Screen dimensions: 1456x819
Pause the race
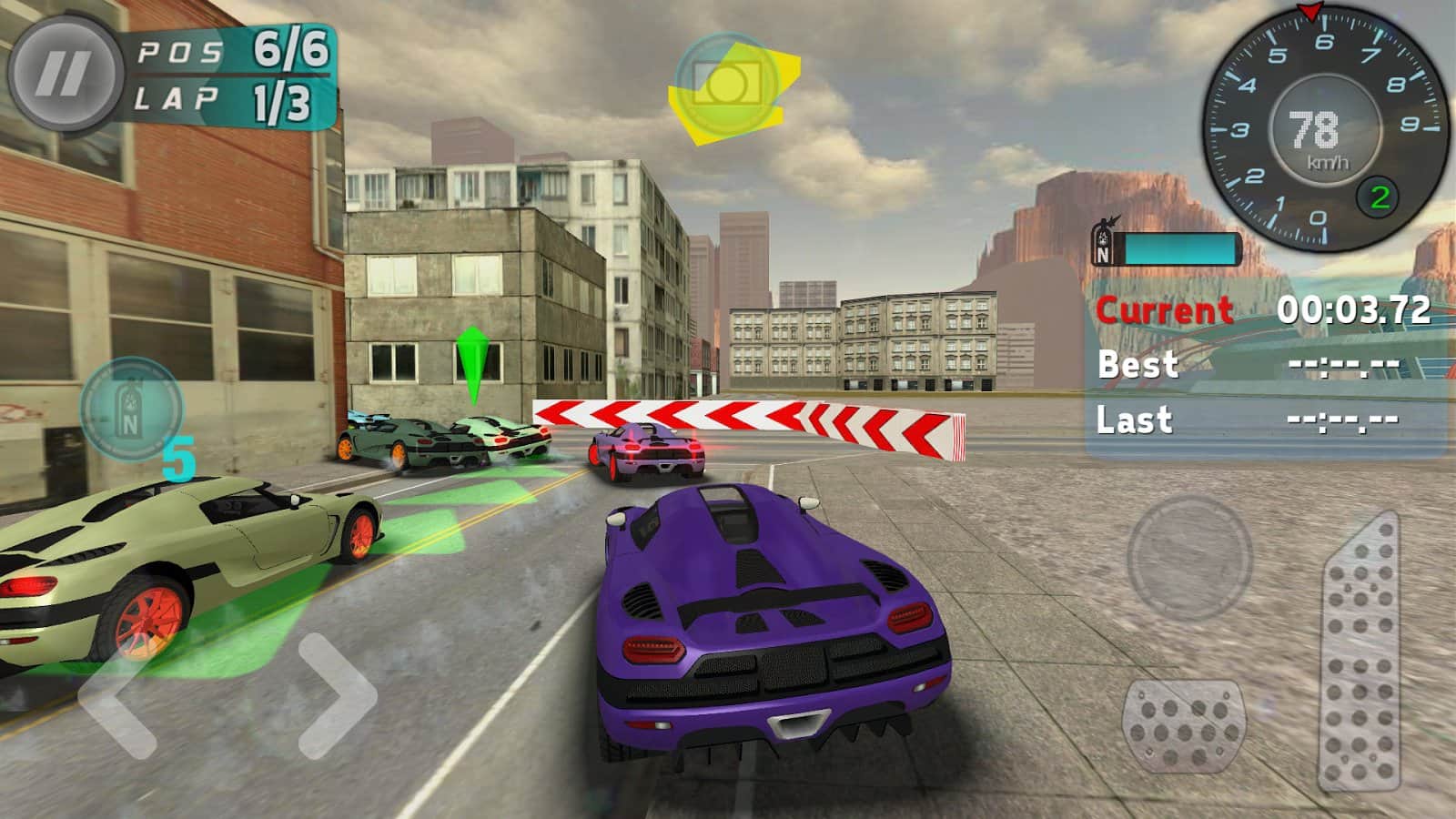64,73
